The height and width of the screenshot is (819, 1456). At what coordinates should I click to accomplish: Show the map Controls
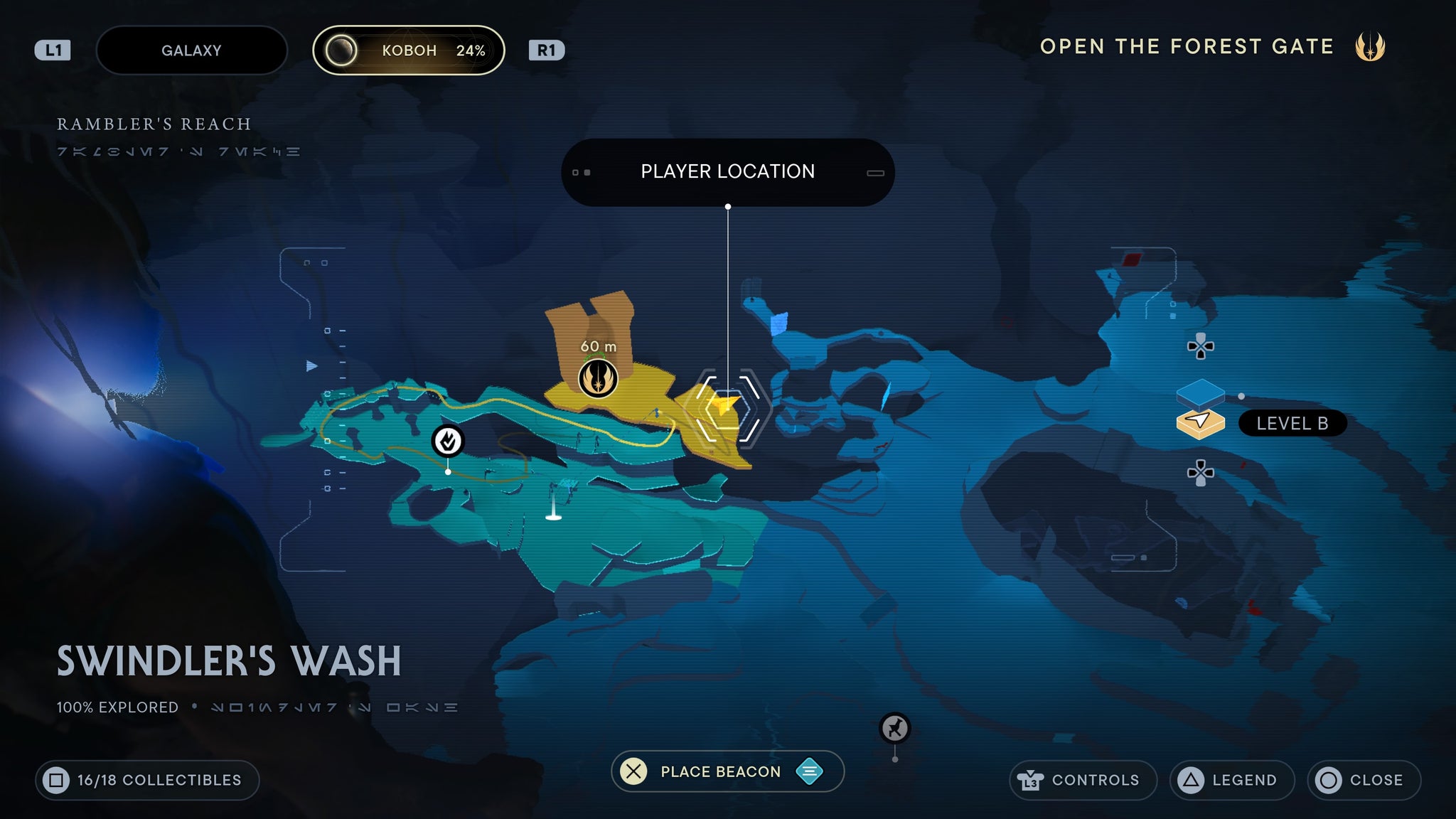pos(1083,780)
